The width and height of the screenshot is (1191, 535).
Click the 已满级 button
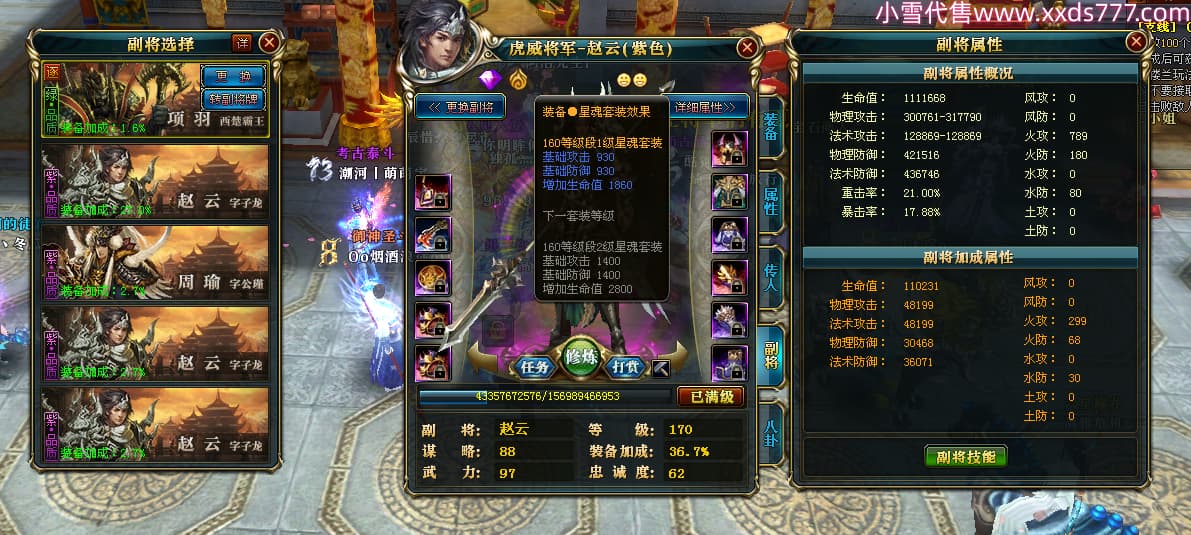click(711, 397)
